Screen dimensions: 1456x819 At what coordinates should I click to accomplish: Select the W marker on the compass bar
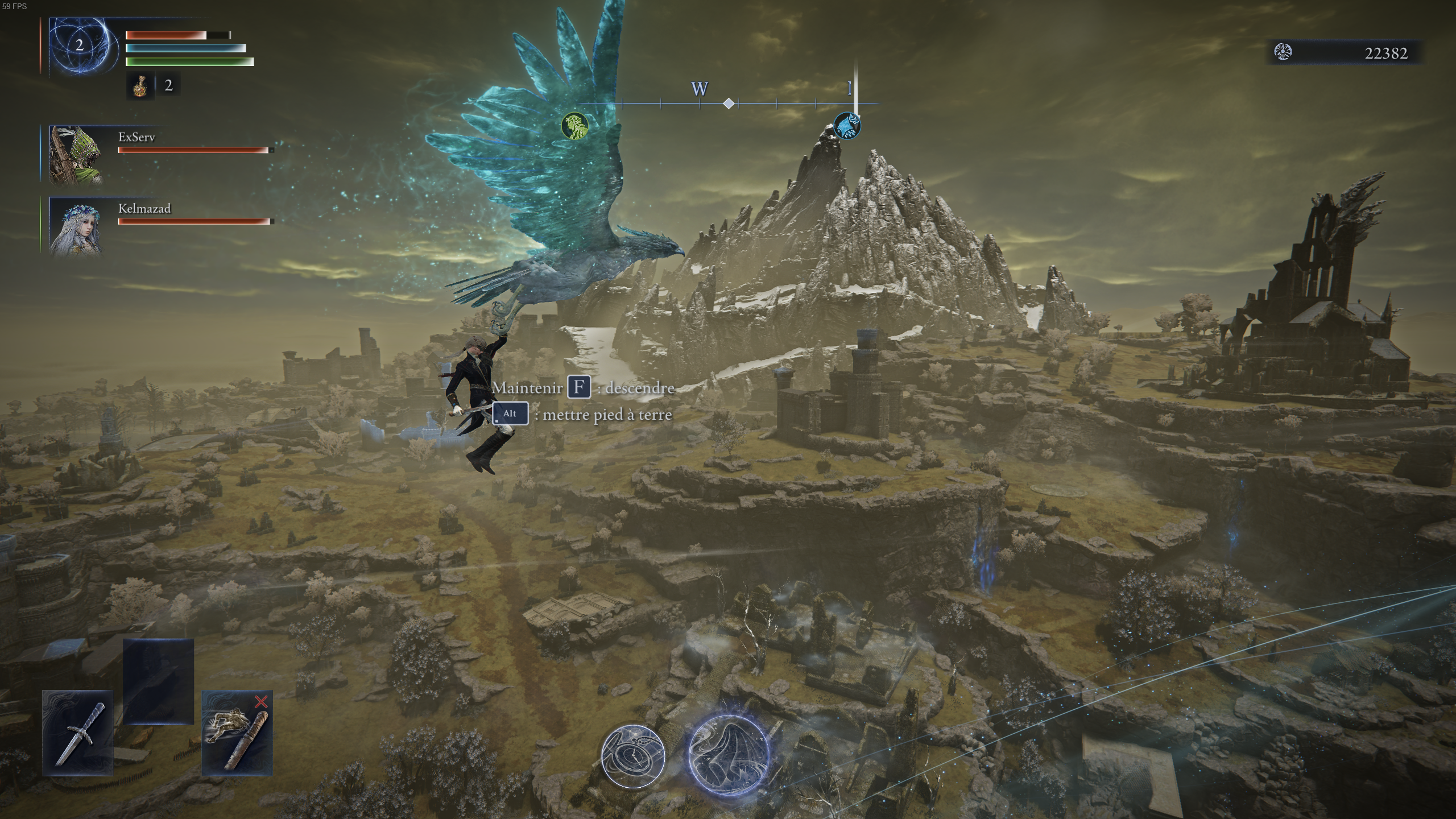[699, 89]
